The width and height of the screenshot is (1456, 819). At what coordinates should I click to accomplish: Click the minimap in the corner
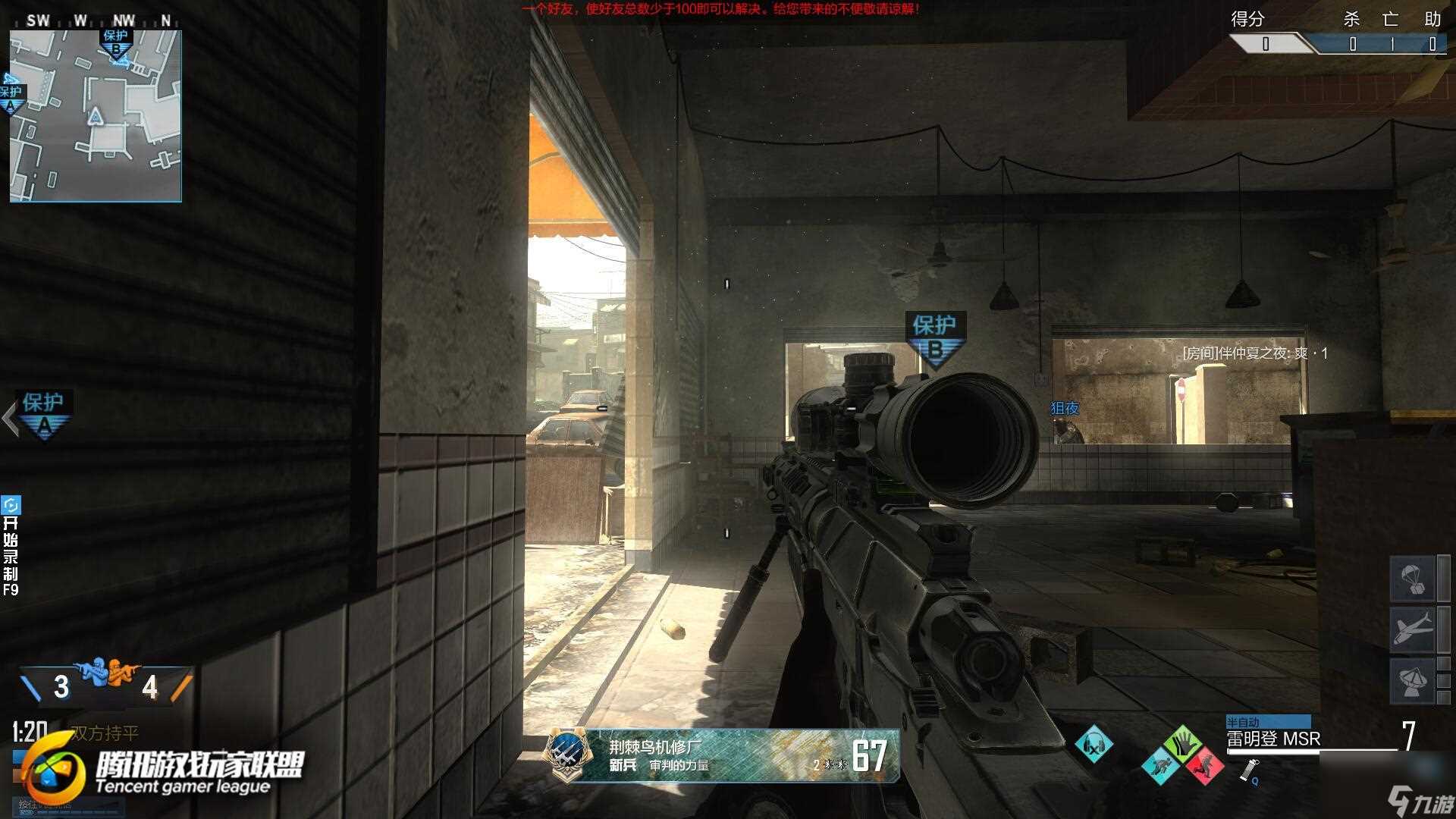(96, 116)
